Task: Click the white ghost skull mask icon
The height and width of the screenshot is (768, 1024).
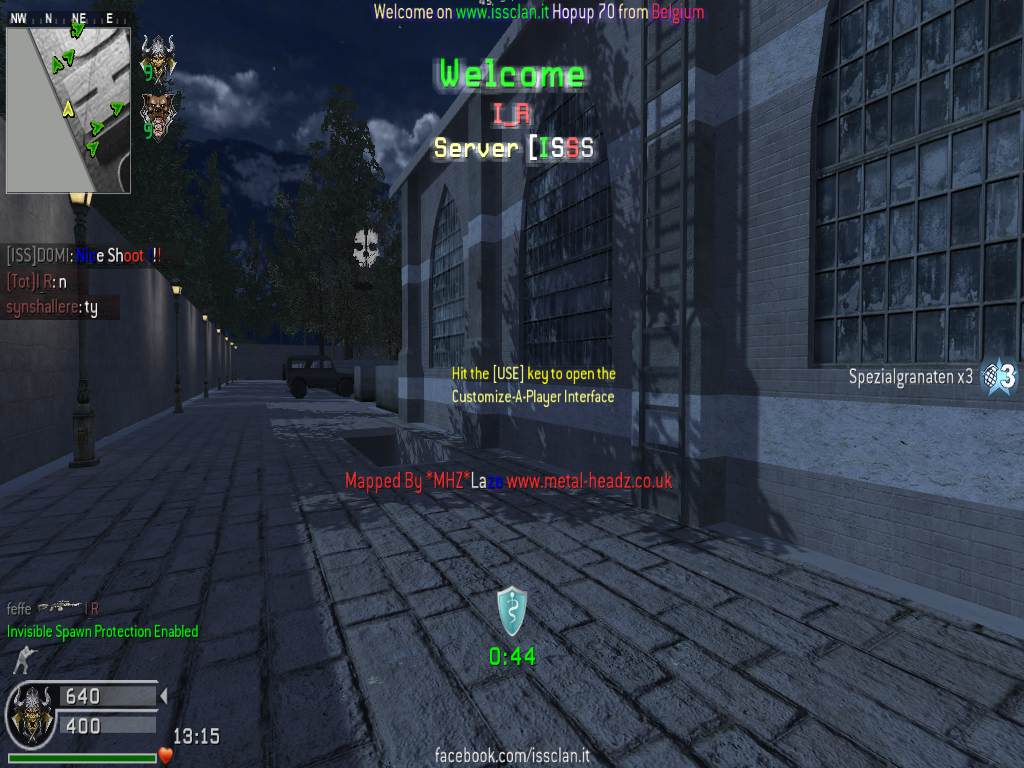Action: coord(365,248)
